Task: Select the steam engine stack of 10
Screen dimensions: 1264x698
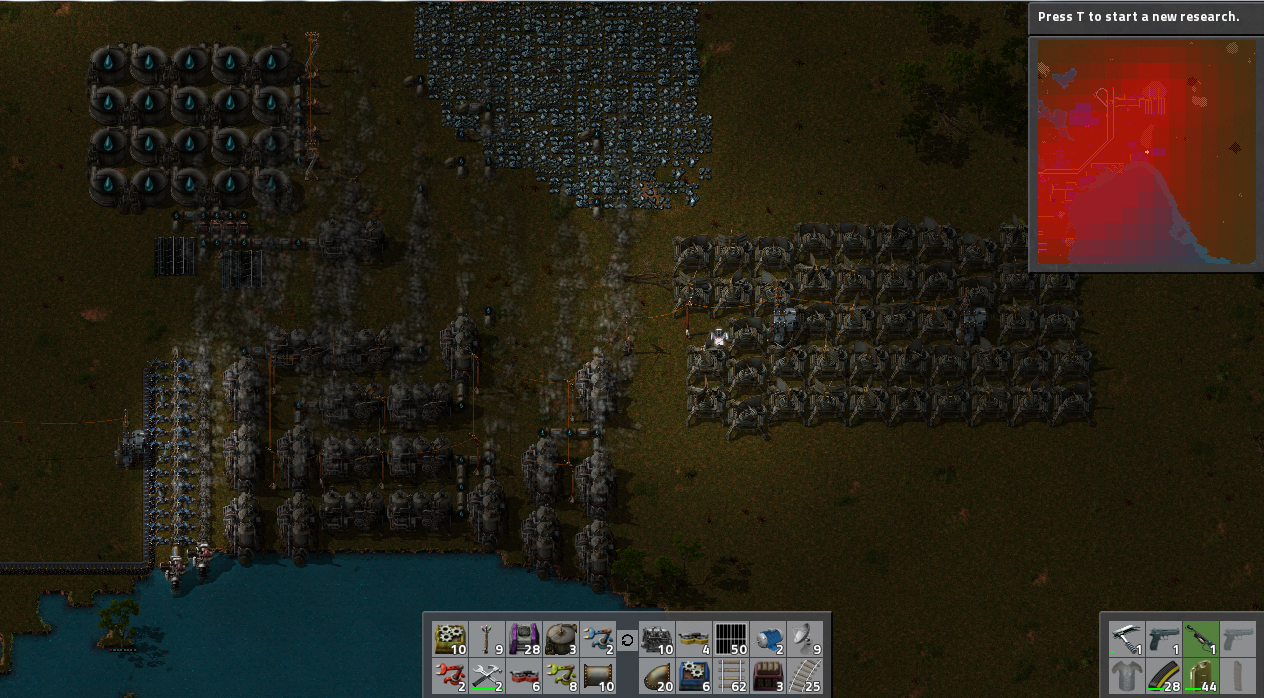Action: [x=656, y=638]
